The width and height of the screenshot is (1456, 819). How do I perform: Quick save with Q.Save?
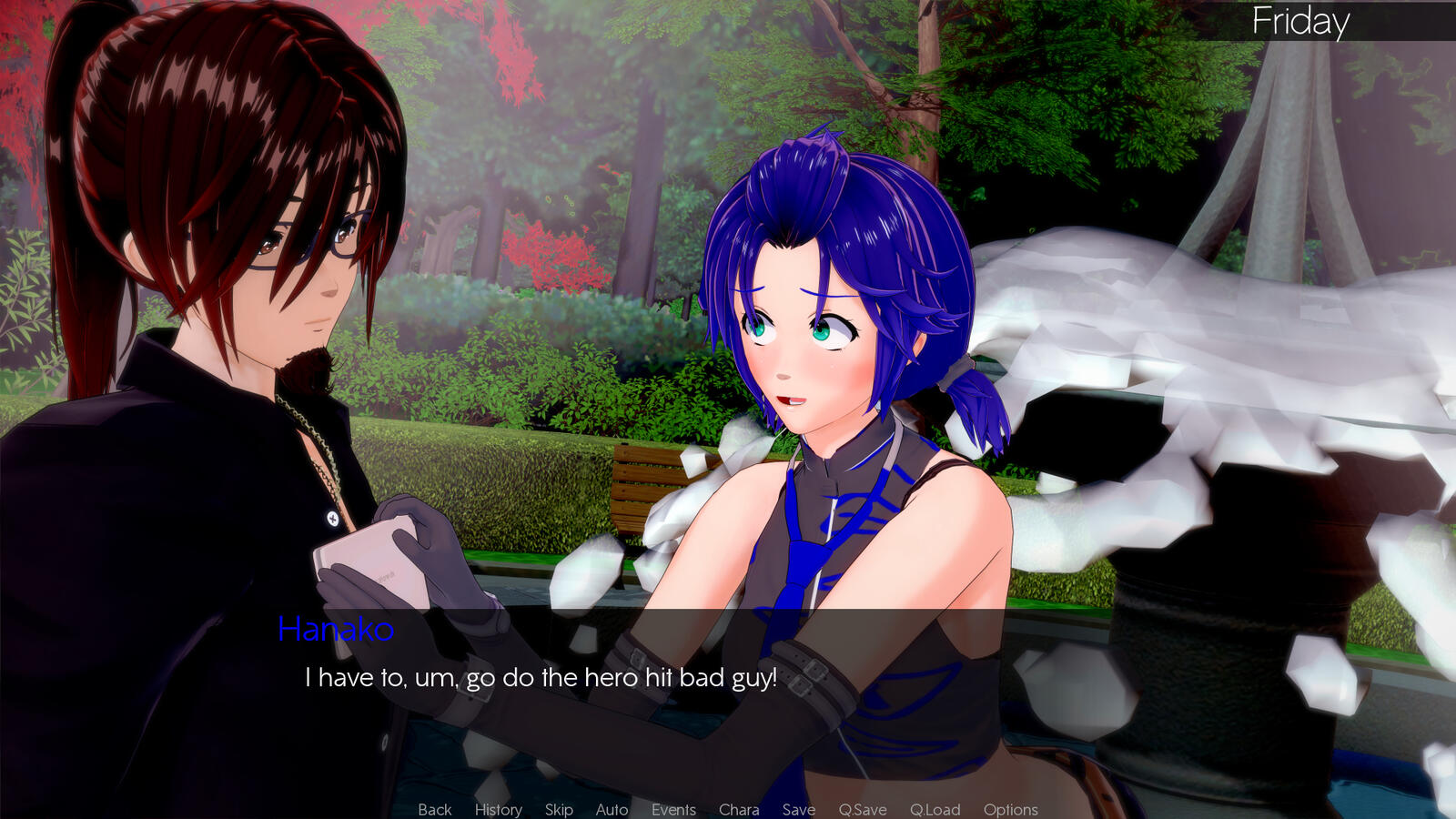pos(862,809)
